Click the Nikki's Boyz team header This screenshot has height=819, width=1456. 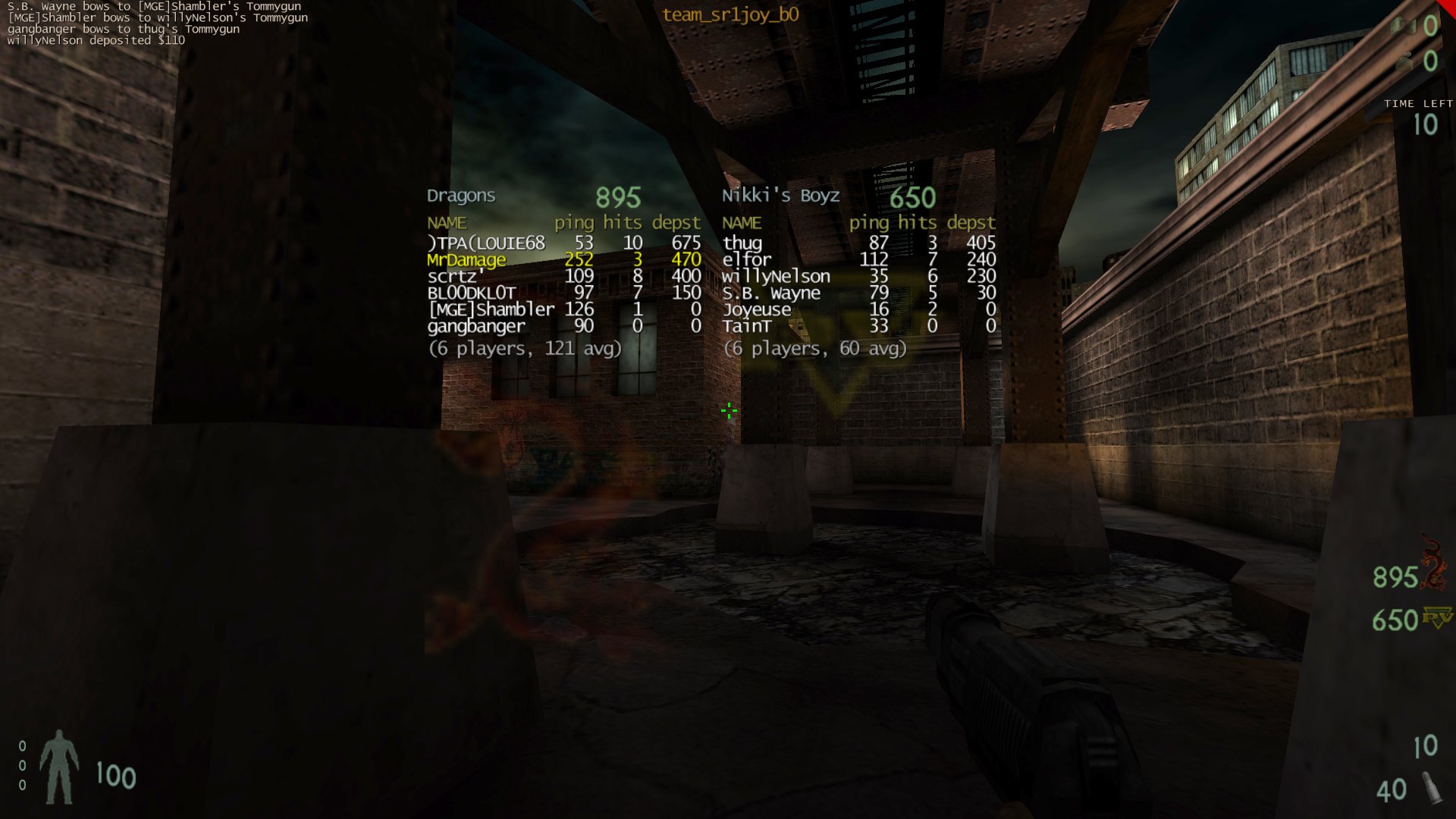coord(780,196)
